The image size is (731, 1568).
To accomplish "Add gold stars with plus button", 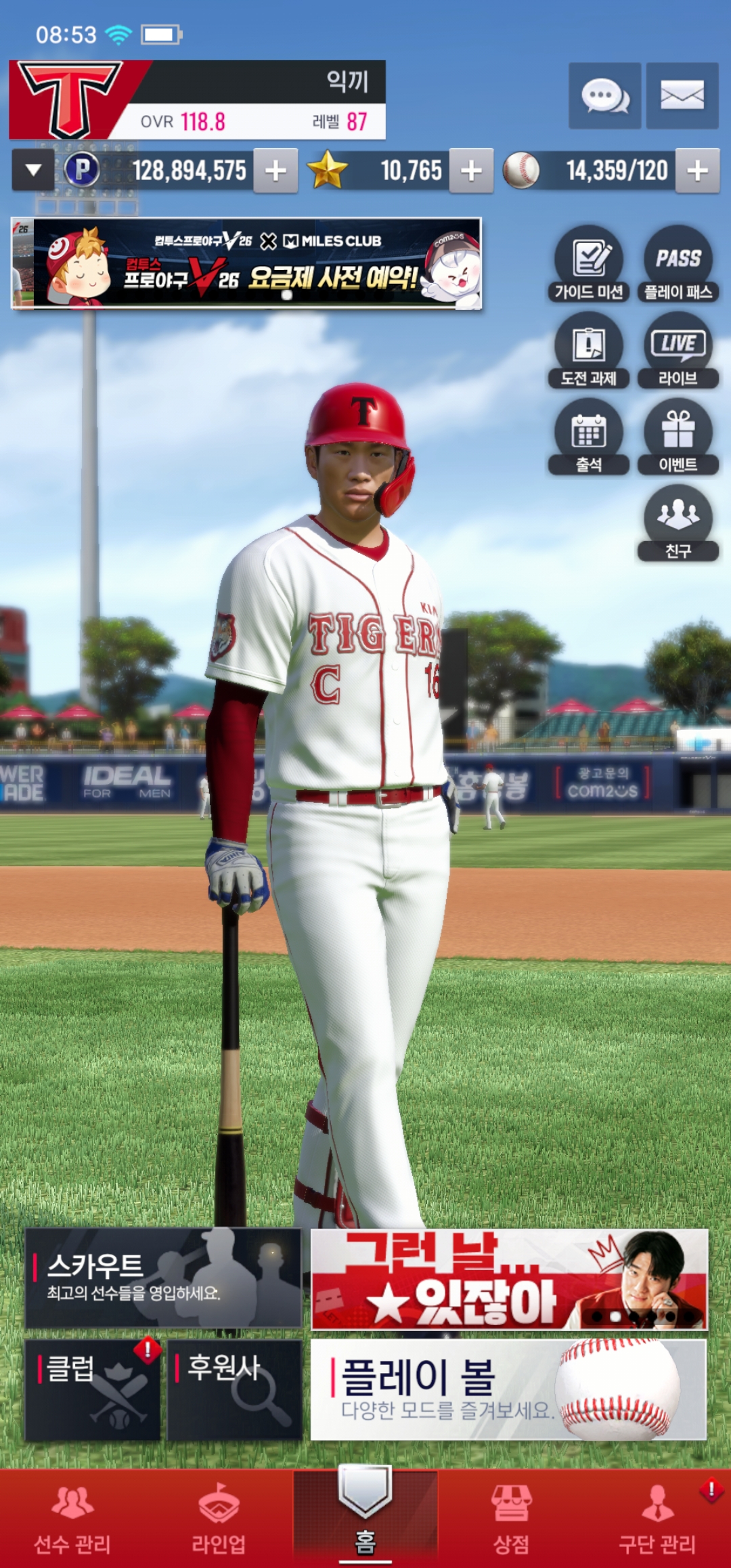I will [x=472, y=171].
